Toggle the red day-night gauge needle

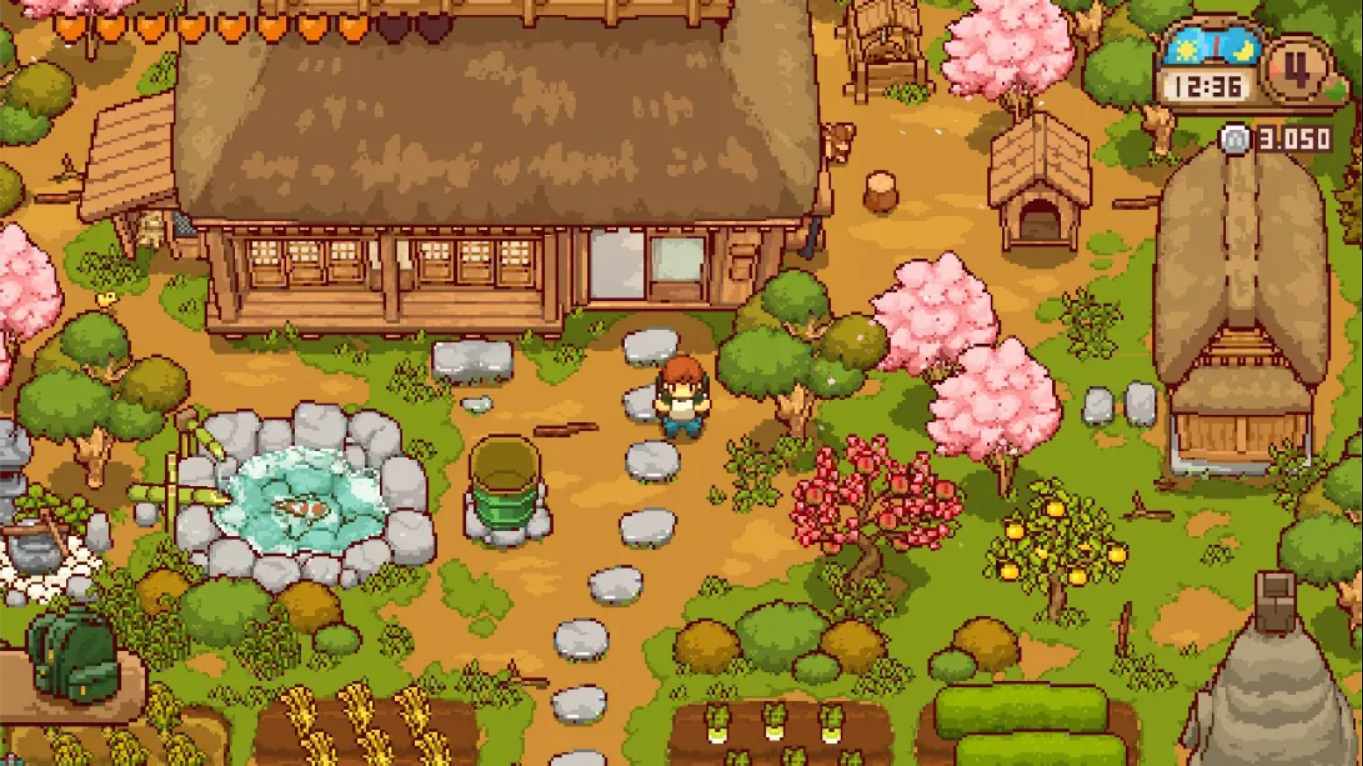[1215, 48]
